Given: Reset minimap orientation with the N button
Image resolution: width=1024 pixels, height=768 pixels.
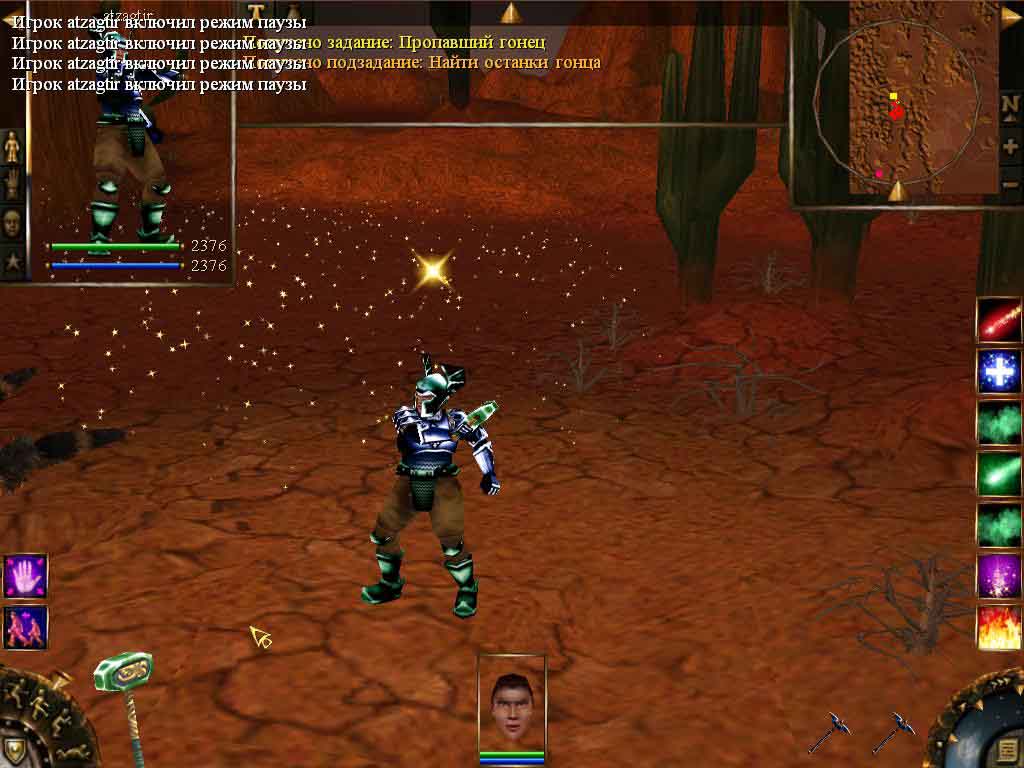Looking at the screenshot, I should coord(1010,106).
